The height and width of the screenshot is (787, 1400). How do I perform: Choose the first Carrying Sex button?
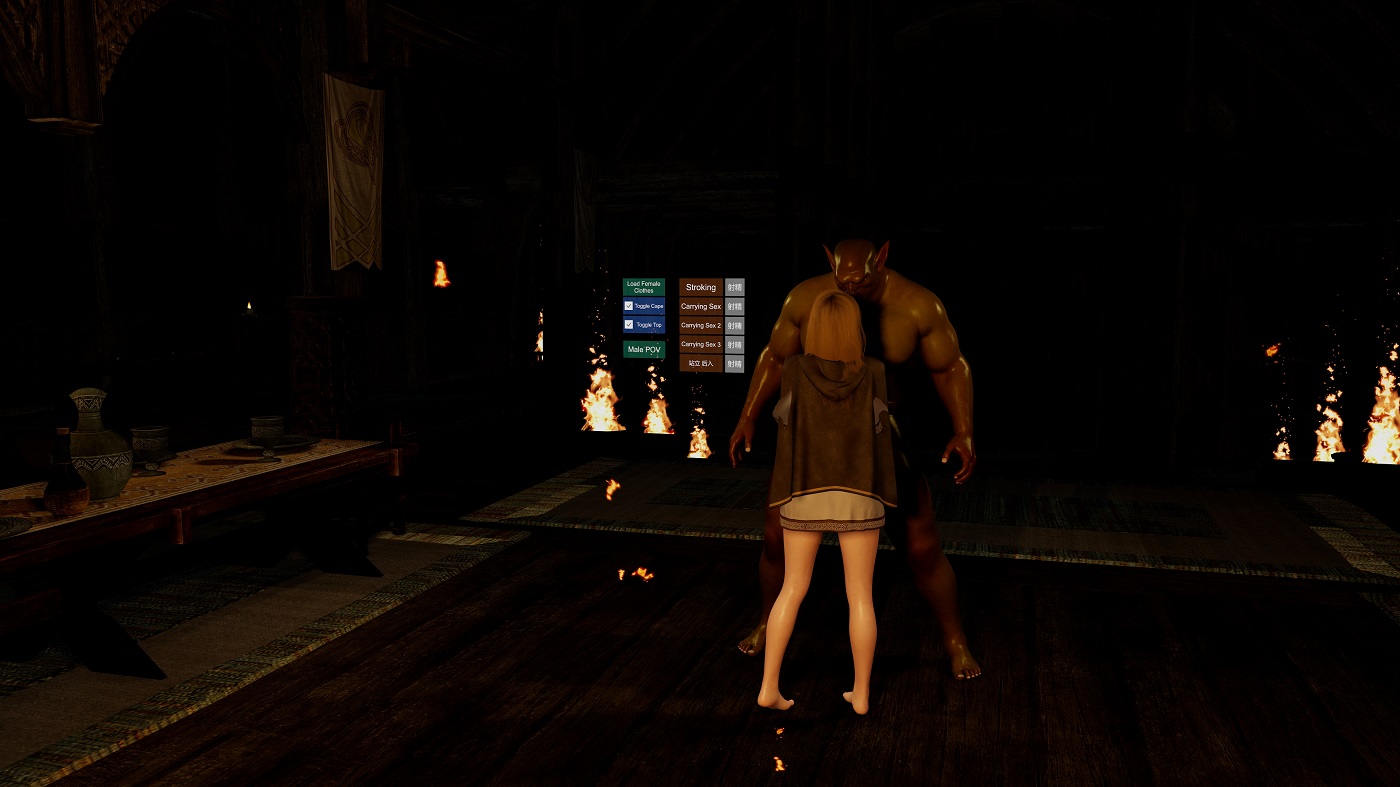pos(700,307)
